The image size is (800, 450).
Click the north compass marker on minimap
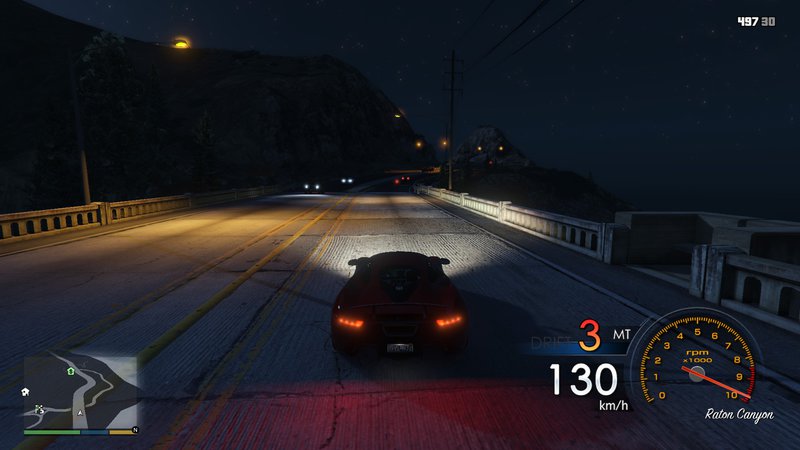(134, 429)
